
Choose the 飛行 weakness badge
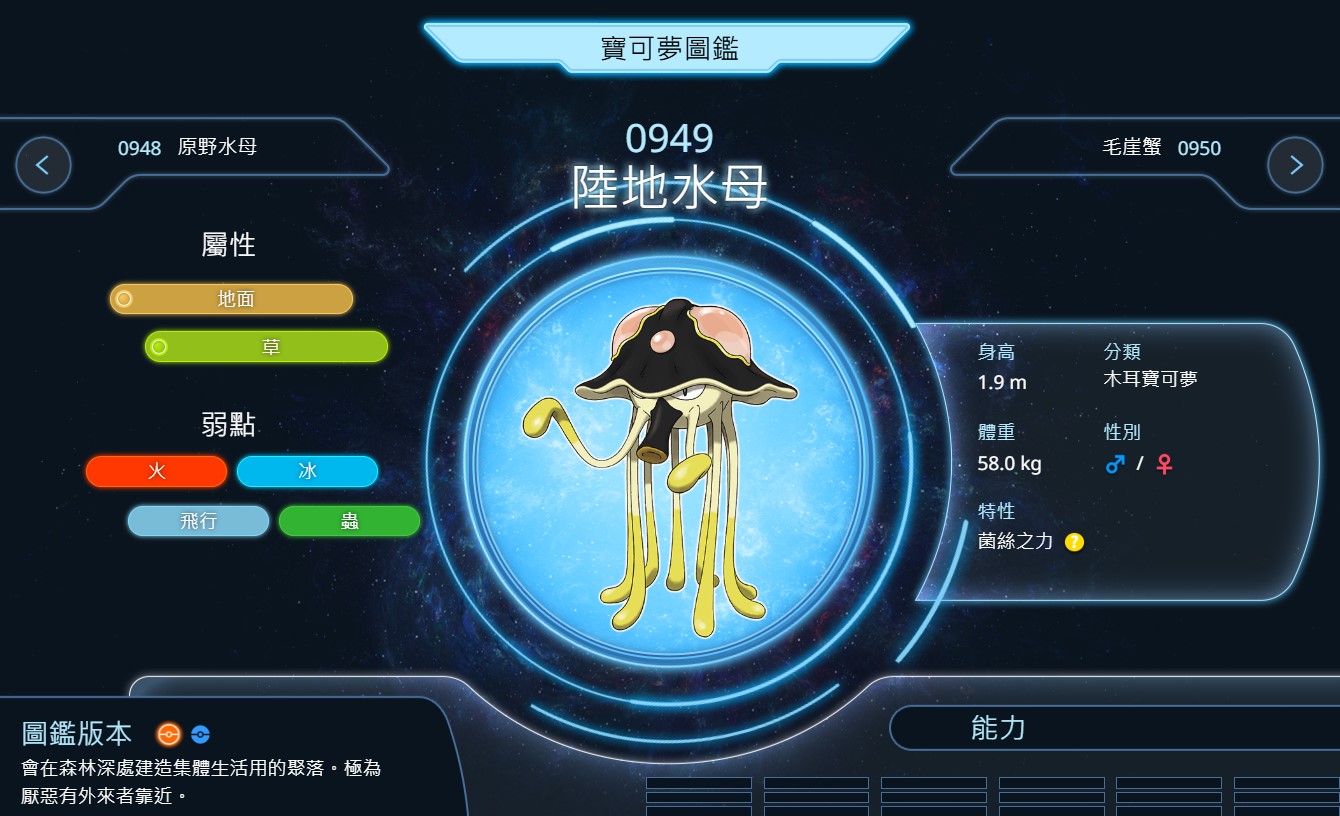[198, 521]
